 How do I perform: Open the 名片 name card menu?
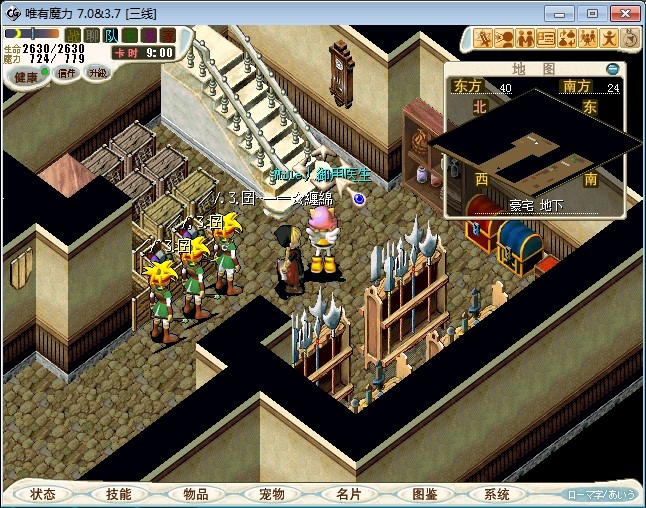click(x=347, y=494)
